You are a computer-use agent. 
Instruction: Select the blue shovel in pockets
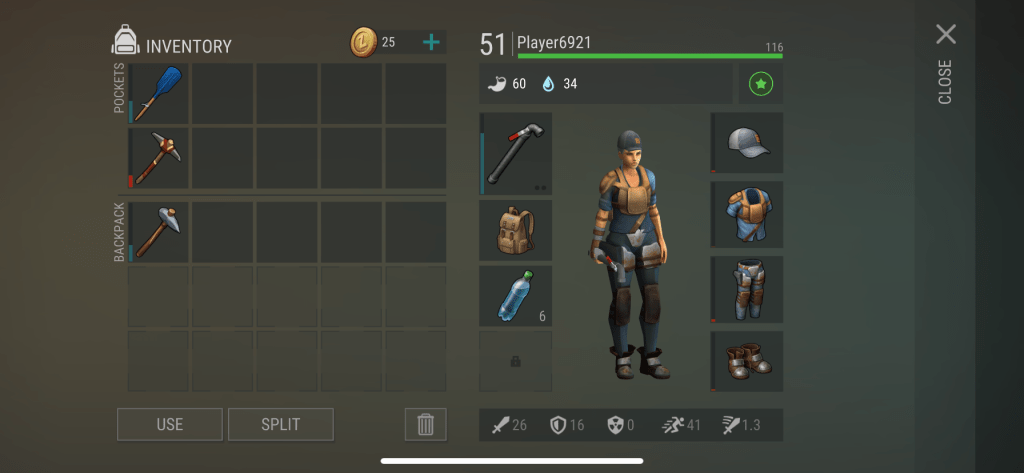click(159, 93)
